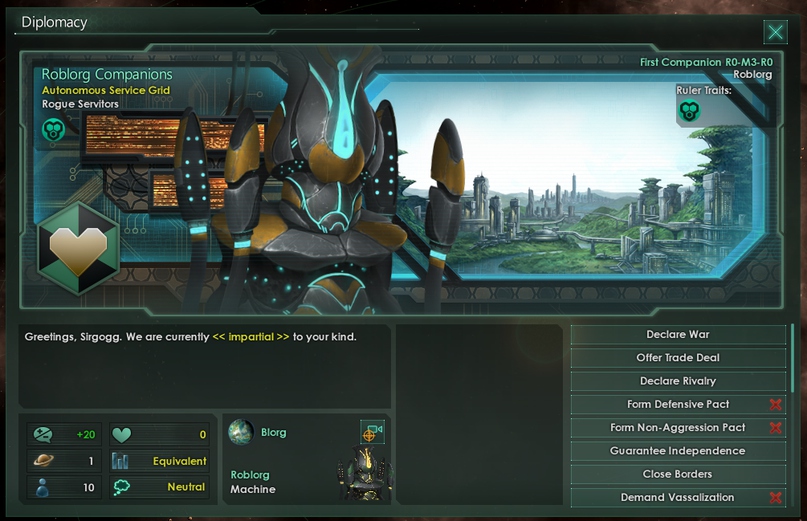Image resolution: width=807 pixels, height=521 pixels.
Task: Choose Form Non-Aggression Pact
Action: 678,428
